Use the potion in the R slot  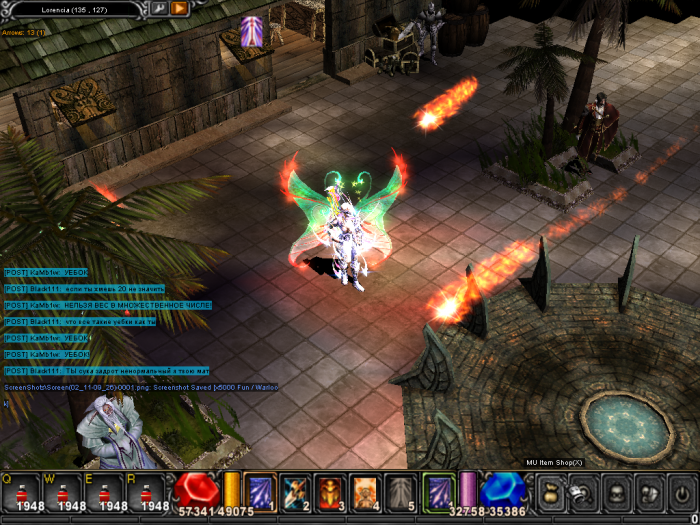[x=149, y=493]
